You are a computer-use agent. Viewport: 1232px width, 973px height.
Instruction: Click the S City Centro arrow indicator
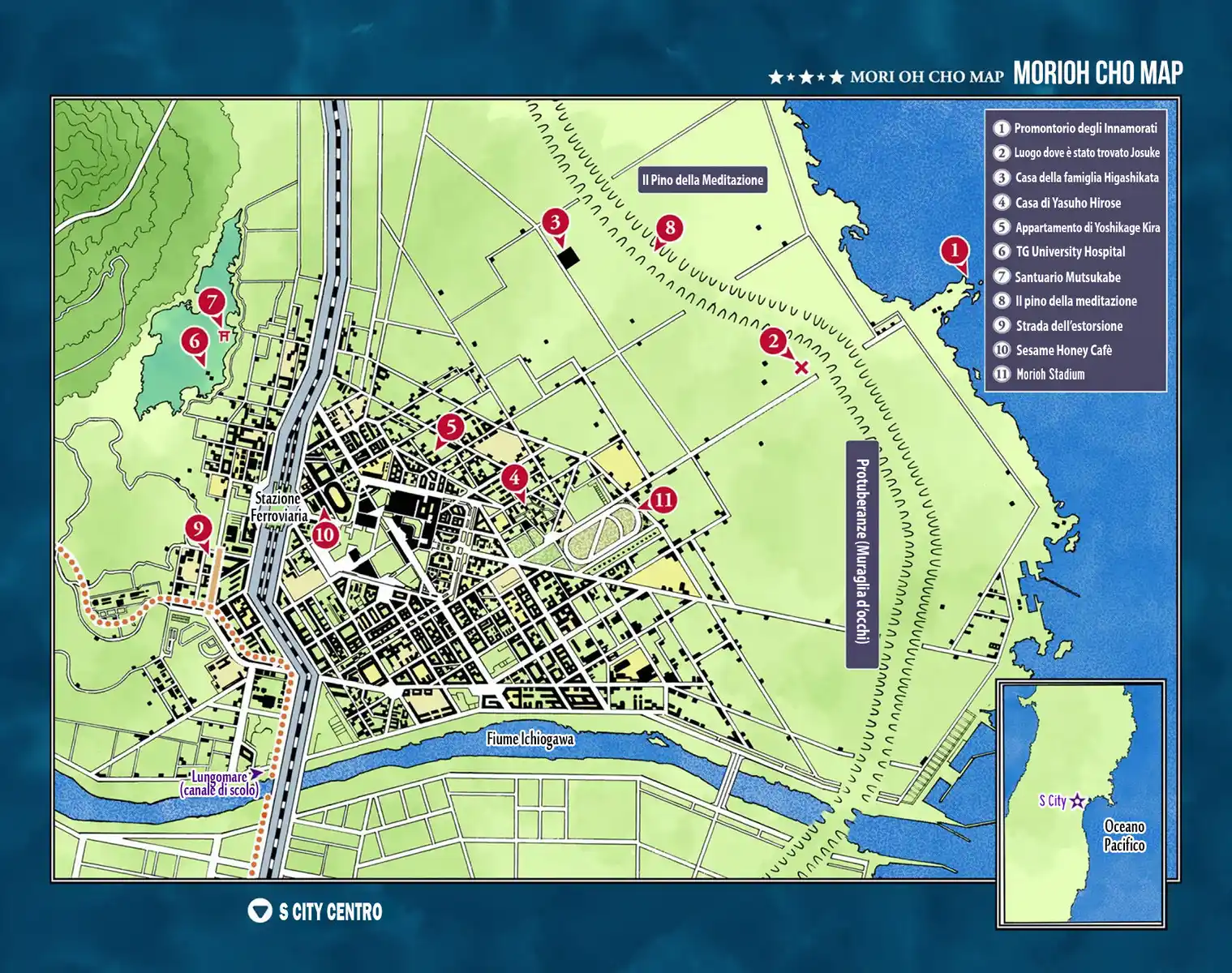coord(260,911)
